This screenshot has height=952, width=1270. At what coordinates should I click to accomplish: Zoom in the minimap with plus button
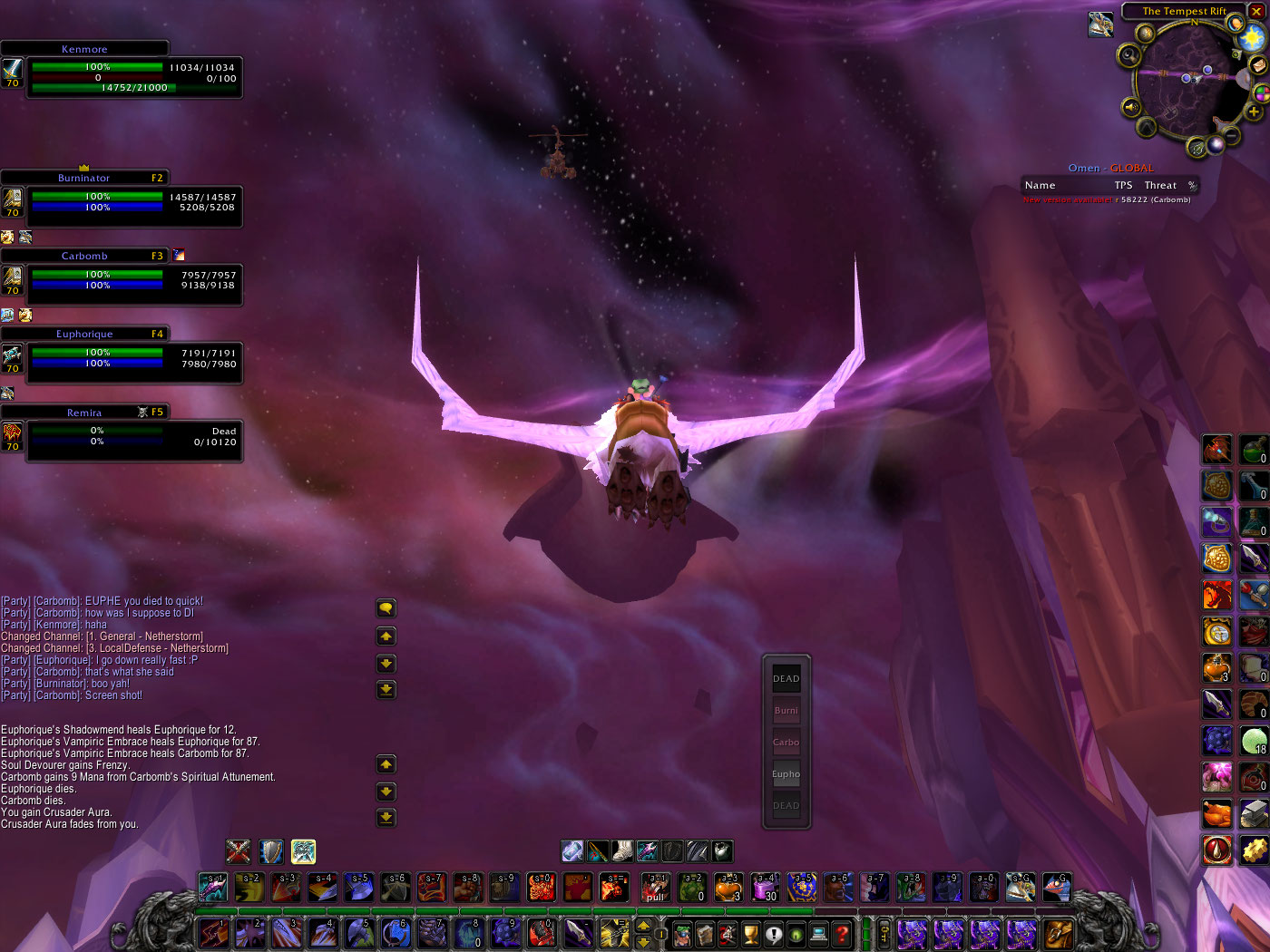click(1254, 112)
